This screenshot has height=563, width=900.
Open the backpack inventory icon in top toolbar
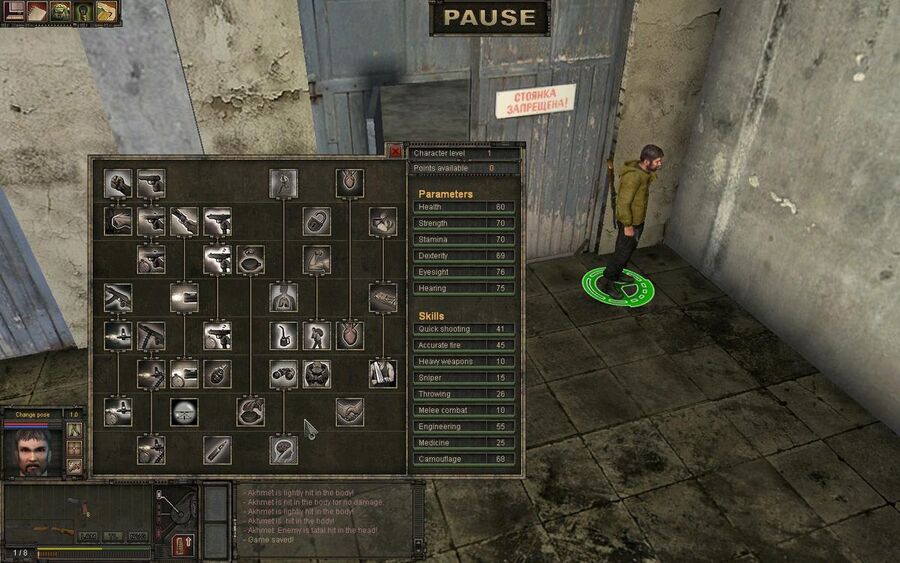[x=61, y=13]
